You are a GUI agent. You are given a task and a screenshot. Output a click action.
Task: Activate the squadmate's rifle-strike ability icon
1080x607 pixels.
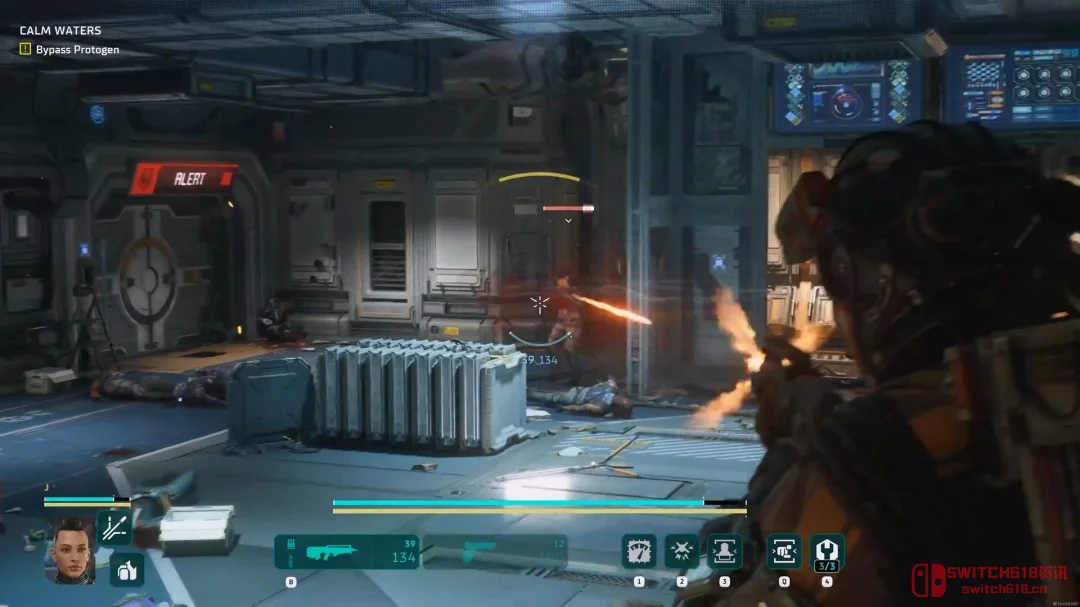[x=114, y=527]
